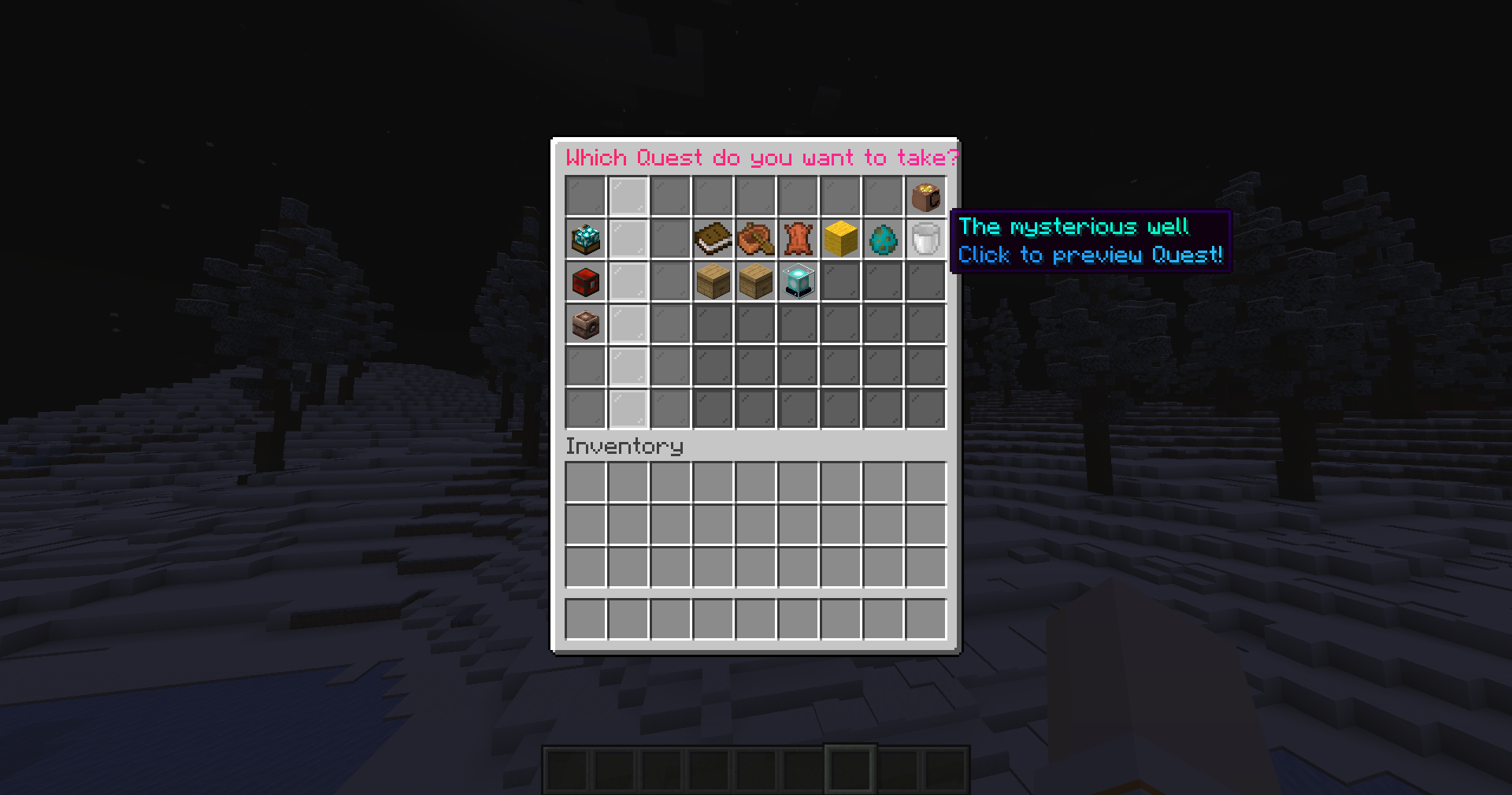This screenshot has width=1512, height=795.
Task: Select the glowing diamond chest icon
Action: (584, 240)
